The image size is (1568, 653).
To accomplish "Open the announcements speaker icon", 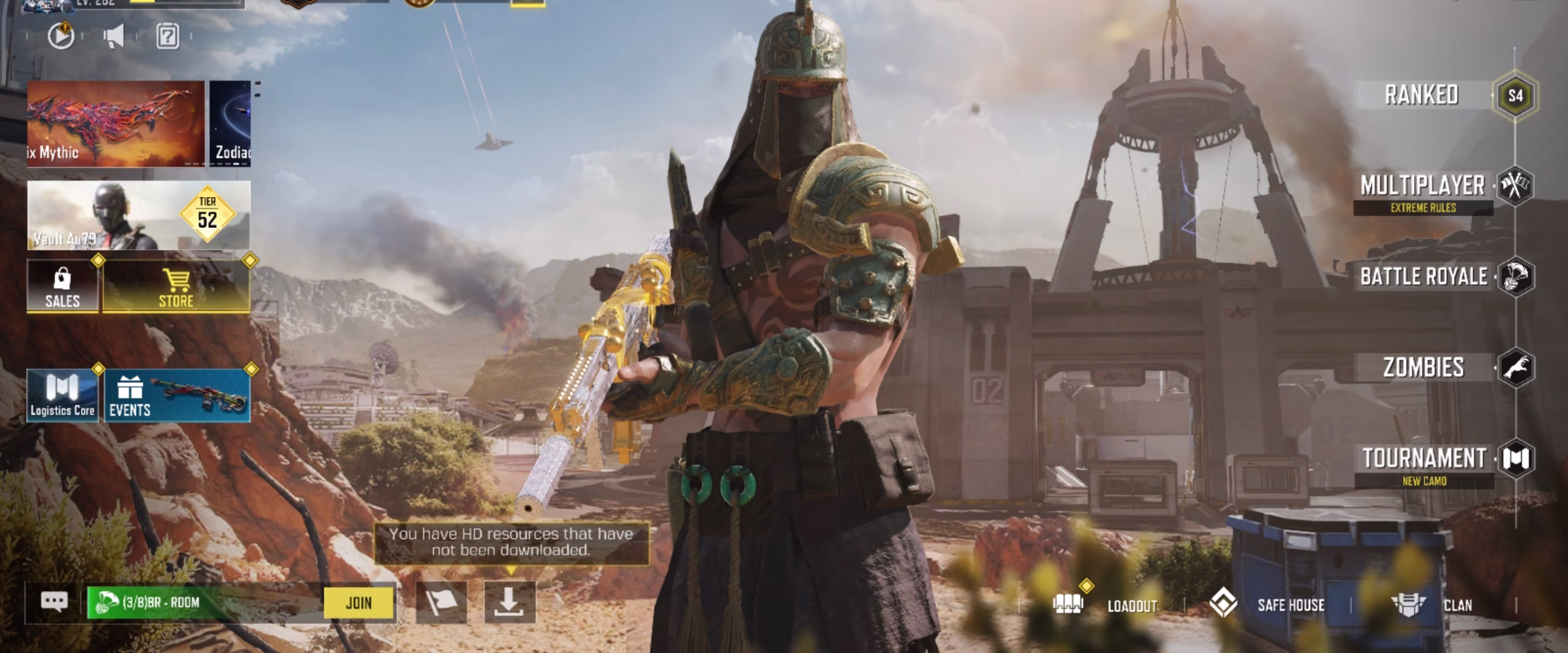I will coord(113,35).
